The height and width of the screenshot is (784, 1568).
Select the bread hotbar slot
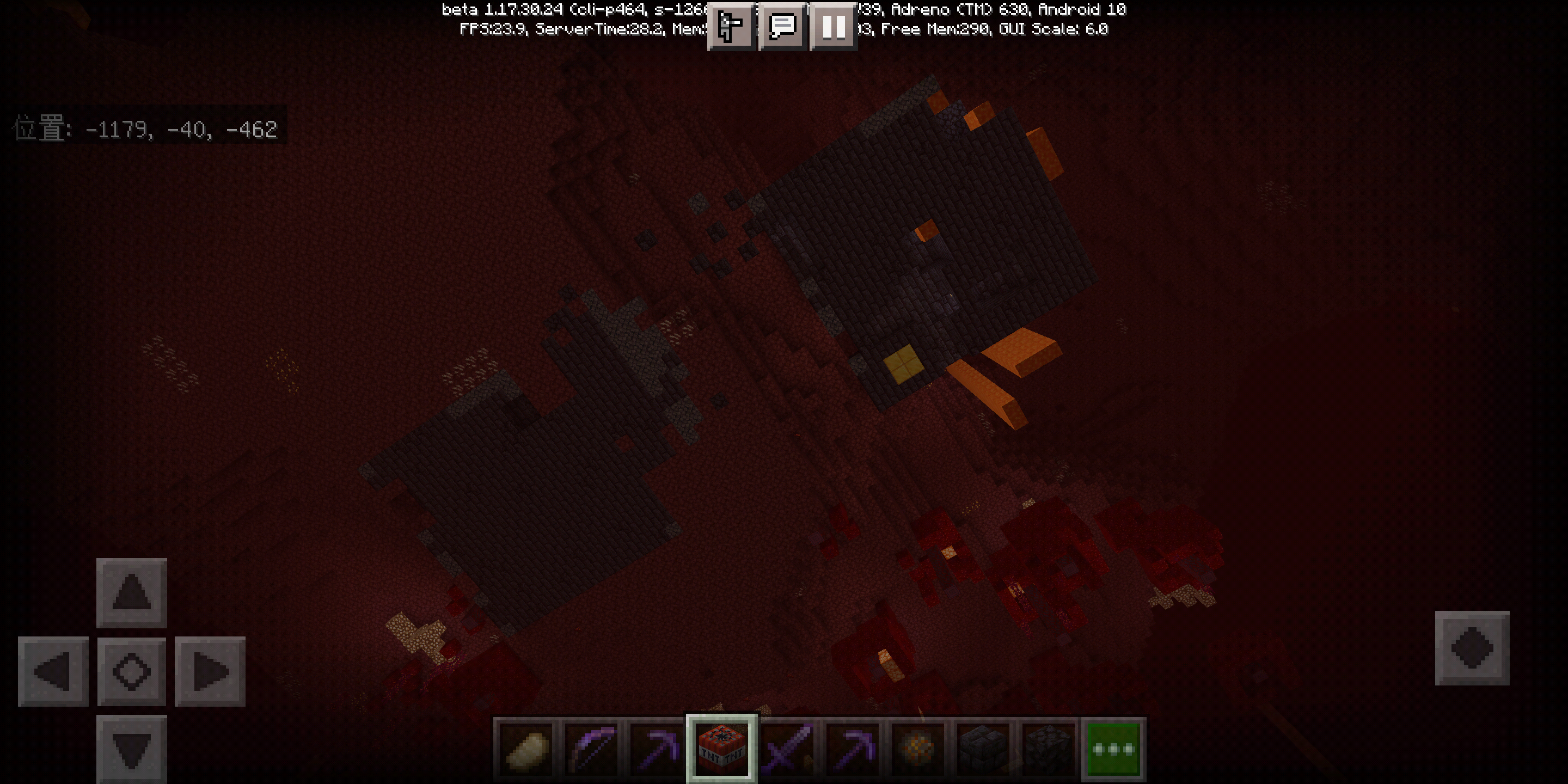pyautogui.click(x=525, y=749)
